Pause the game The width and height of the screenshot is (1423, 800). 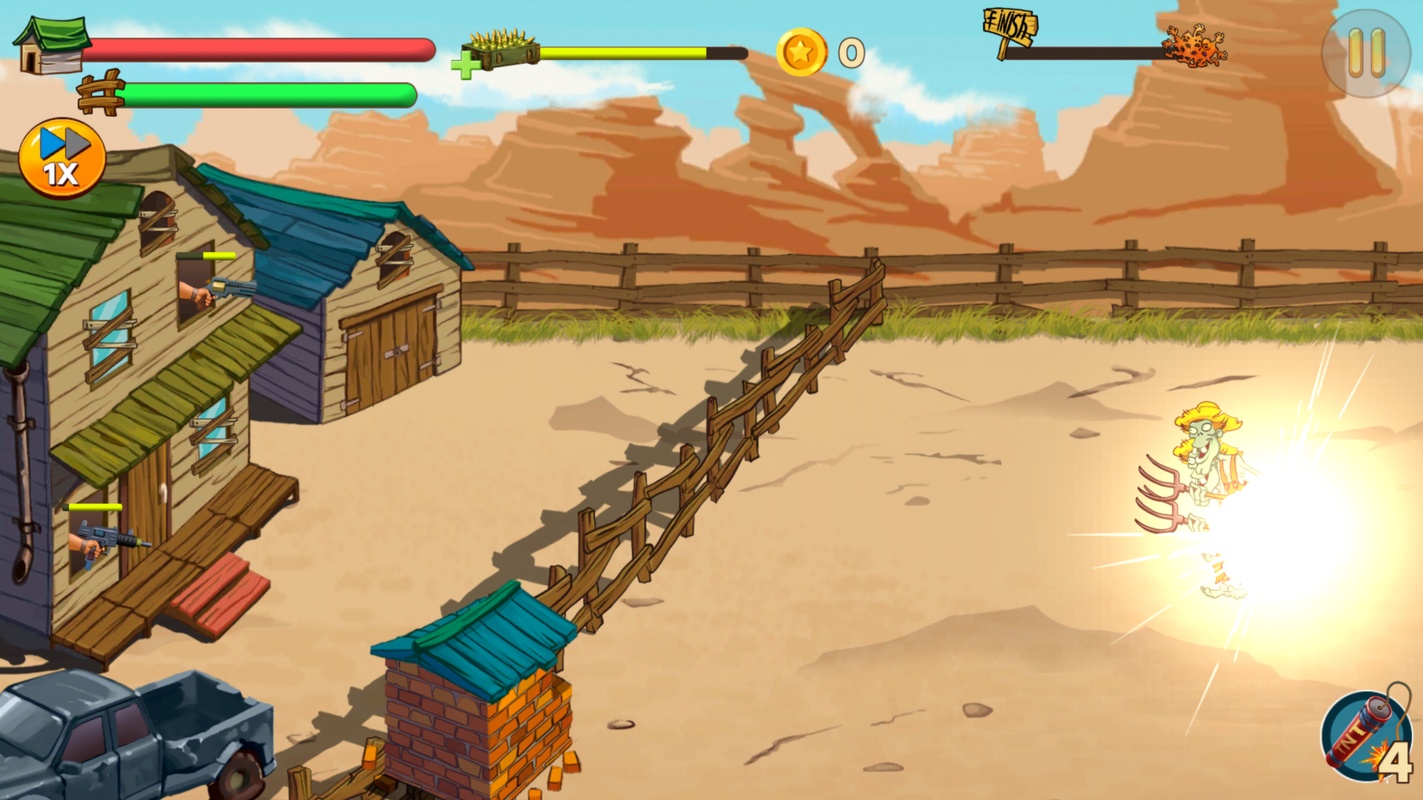(1366, 52)
